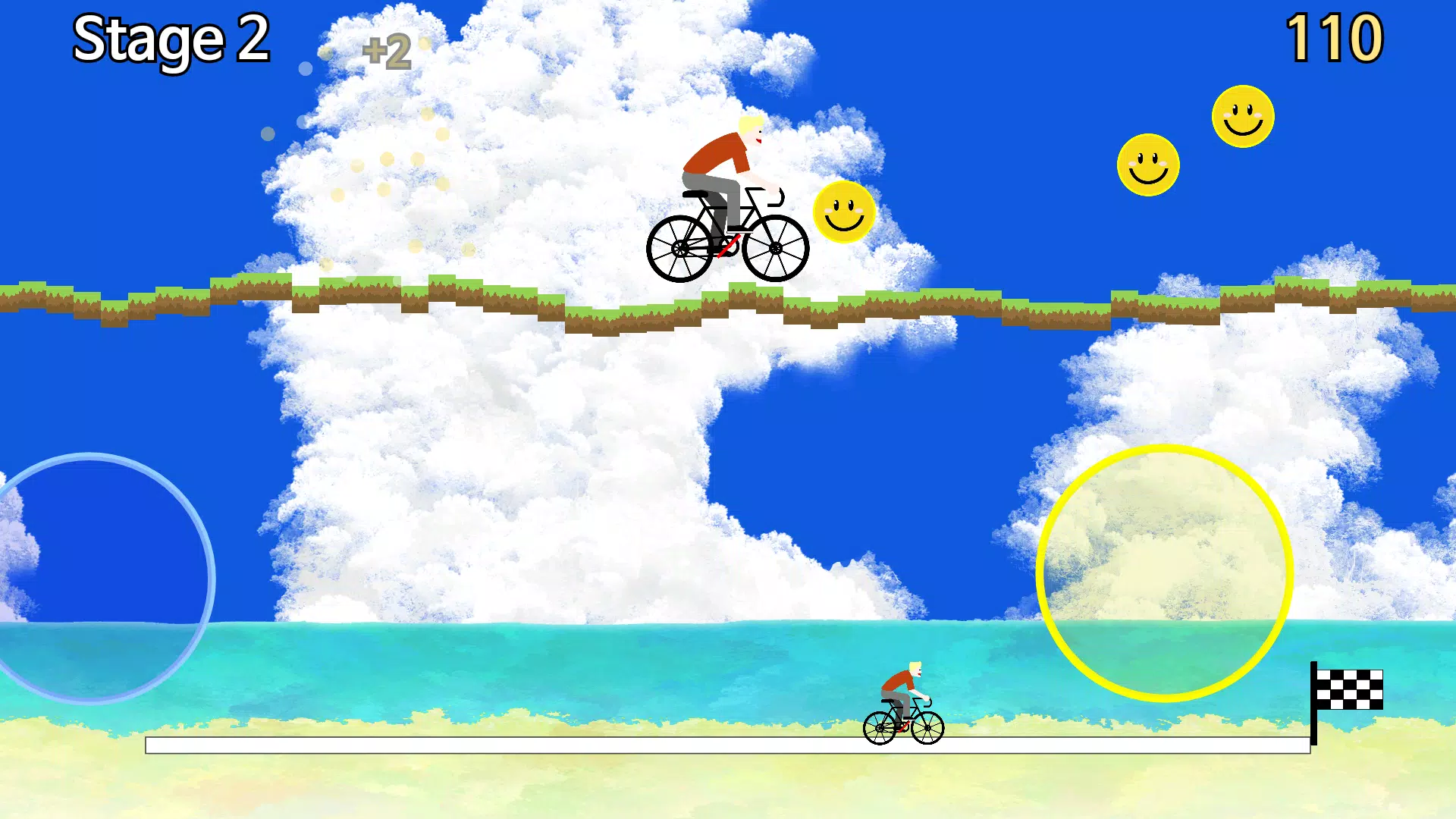Tap the lower-left yellow smiley coin
Screen dimensions: 1456x819
pos(1148,164)
